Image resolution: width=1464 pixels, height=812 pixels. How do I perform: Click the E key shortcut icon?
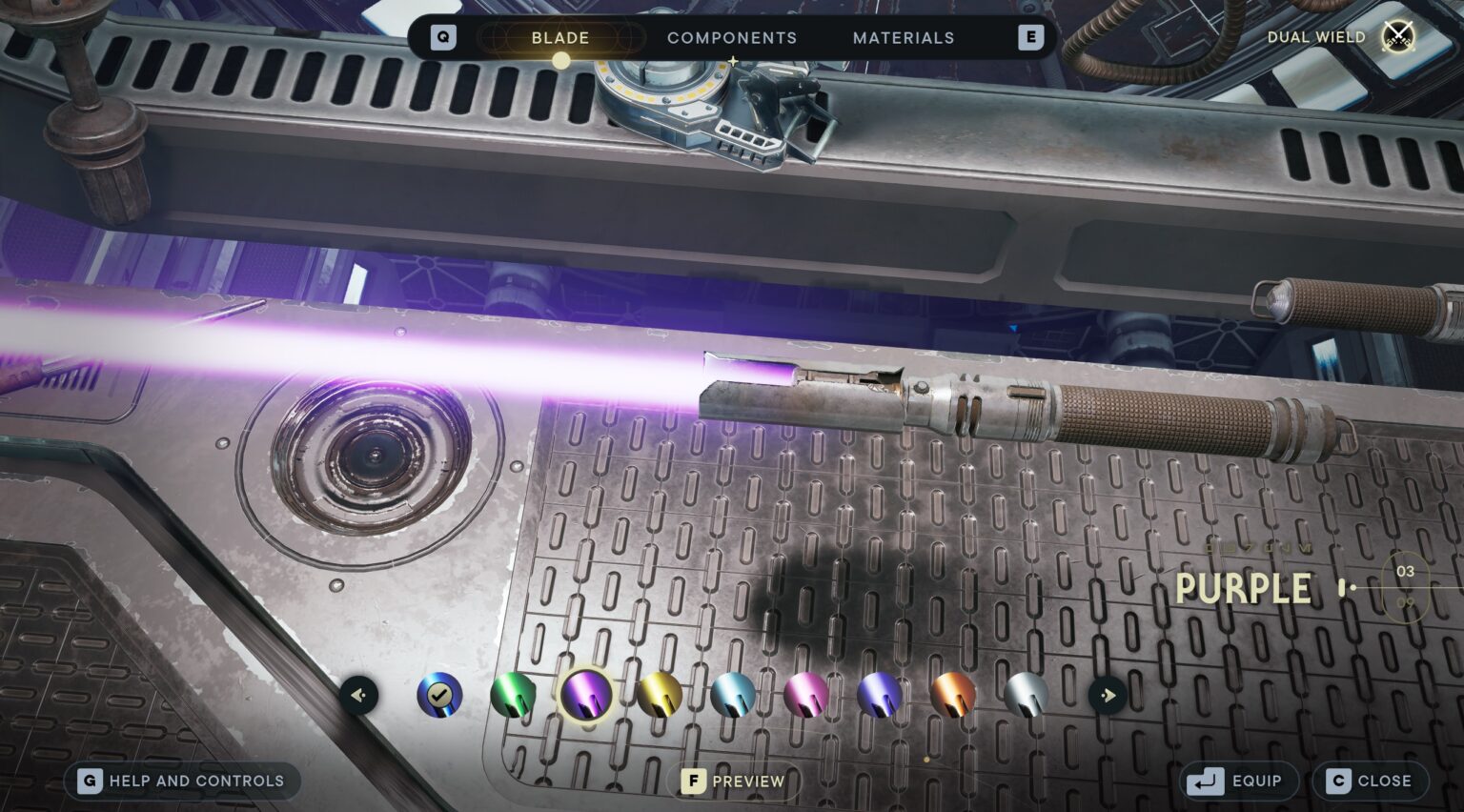tap(1029, 37)
